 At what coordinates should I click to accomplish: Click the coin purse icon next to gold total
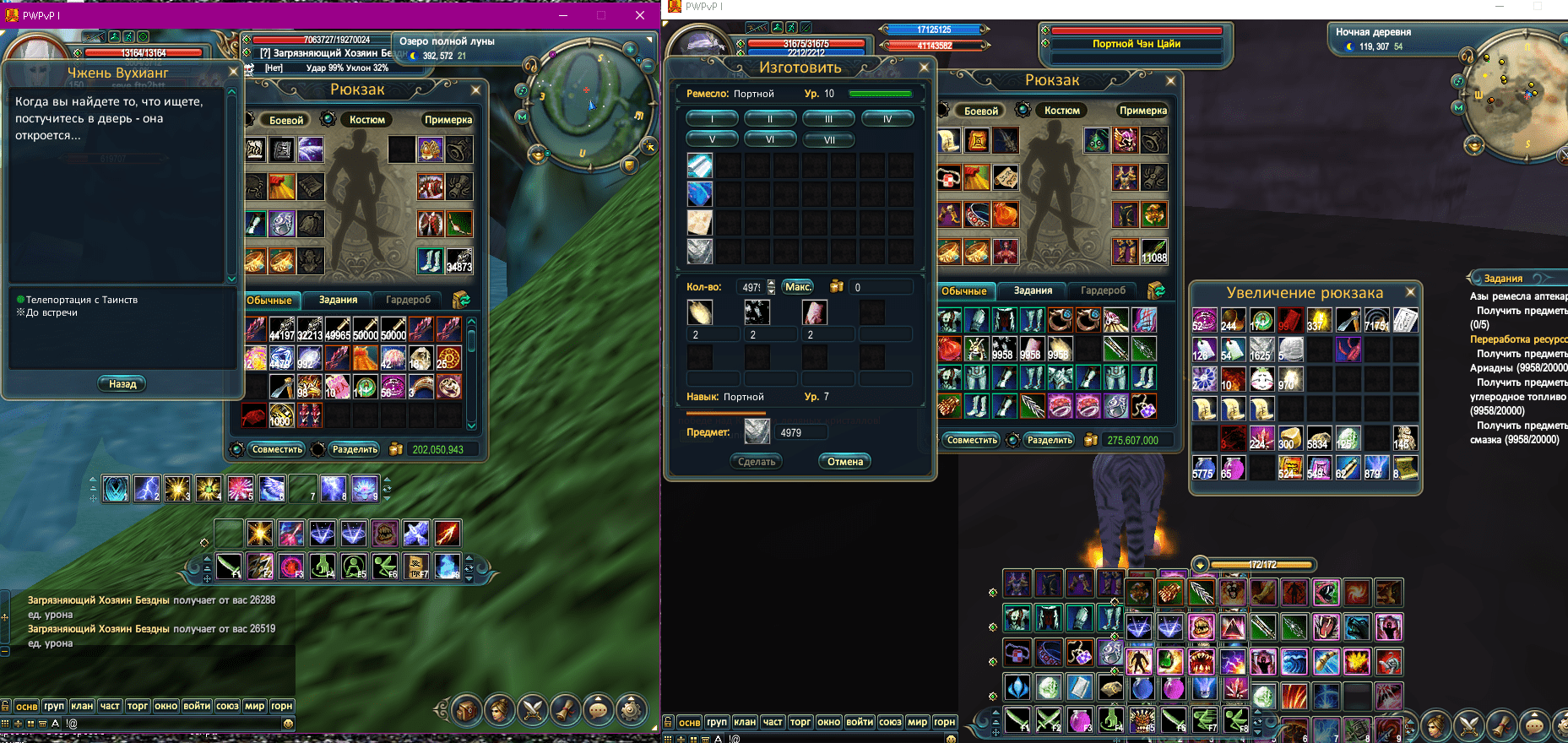coord(396,449)
